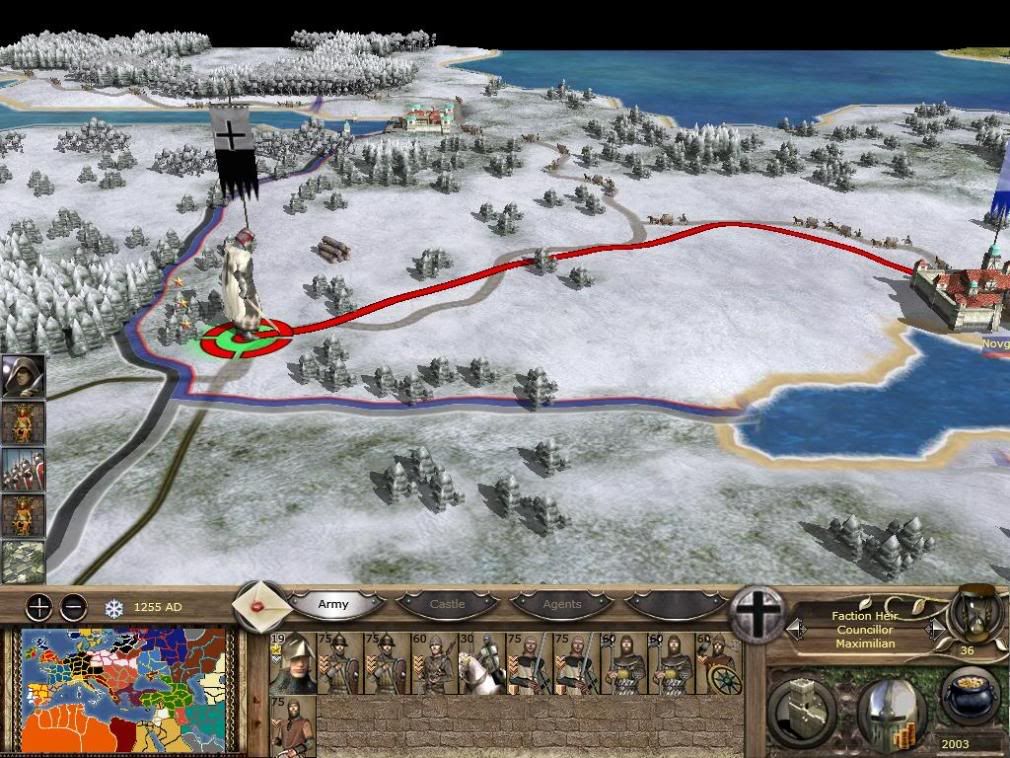Cycle to next character with right arrow
Viewport: 1010px width, 758px height.
point(934,629)
